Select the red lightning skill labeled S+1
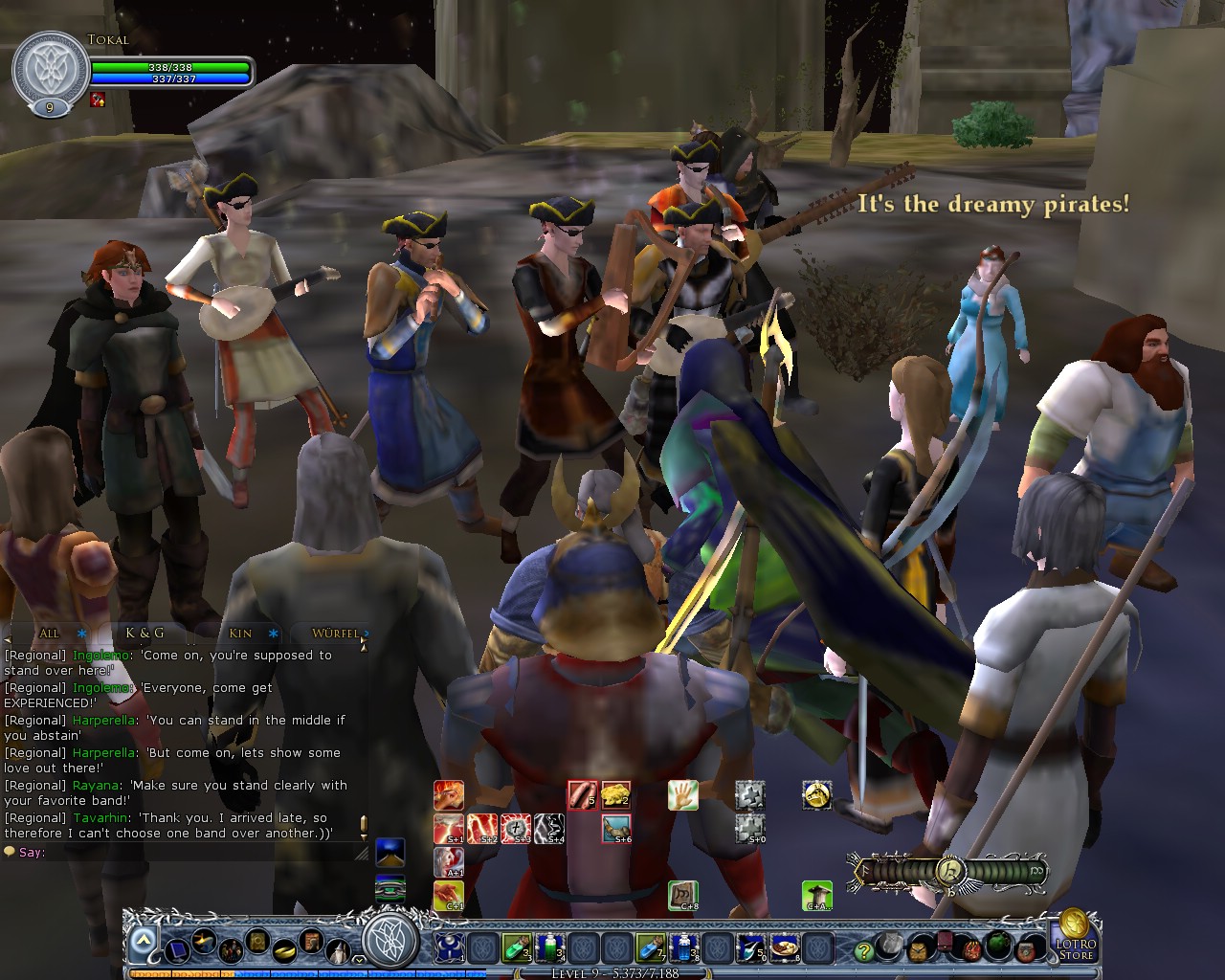 (x=447, y=828)
